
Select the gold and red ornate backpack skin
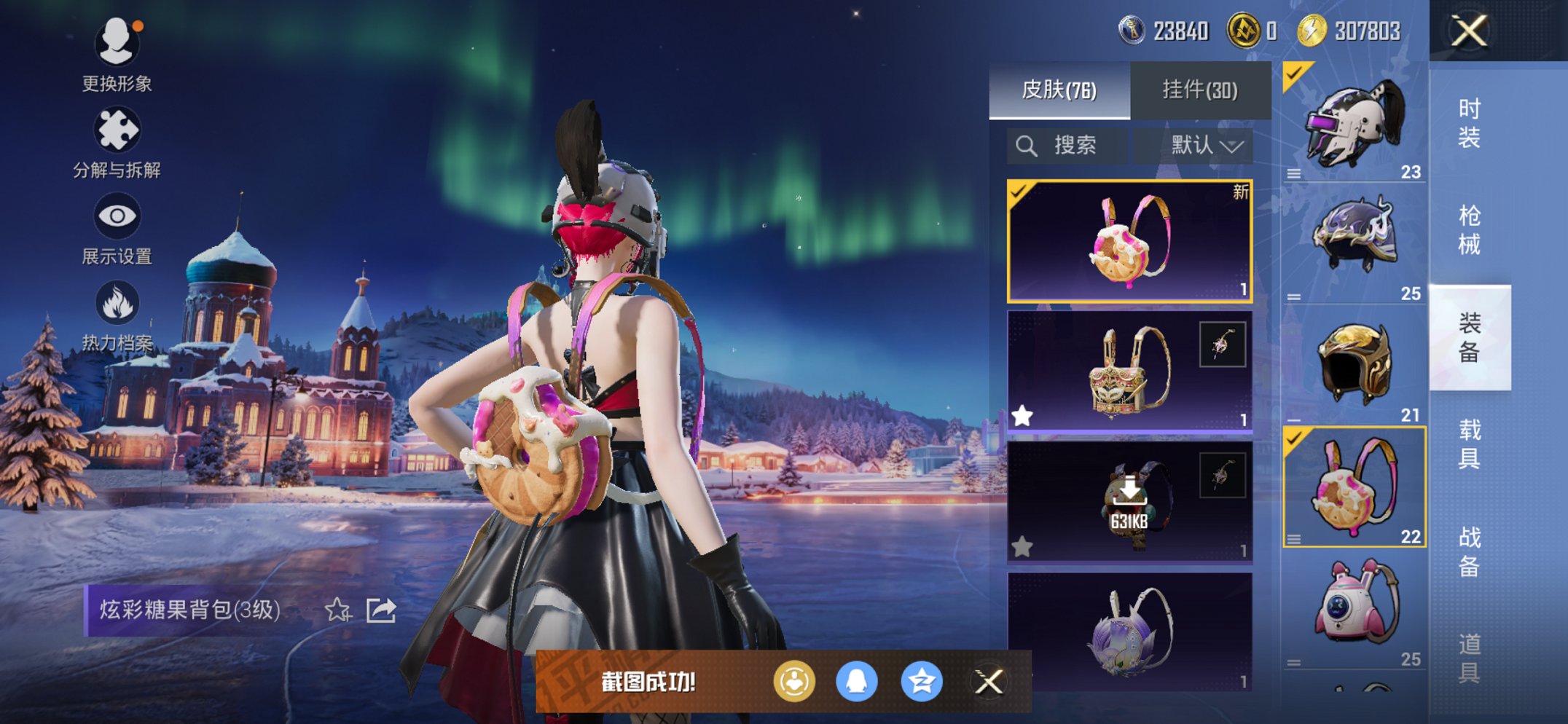[x=1129, y=371]
